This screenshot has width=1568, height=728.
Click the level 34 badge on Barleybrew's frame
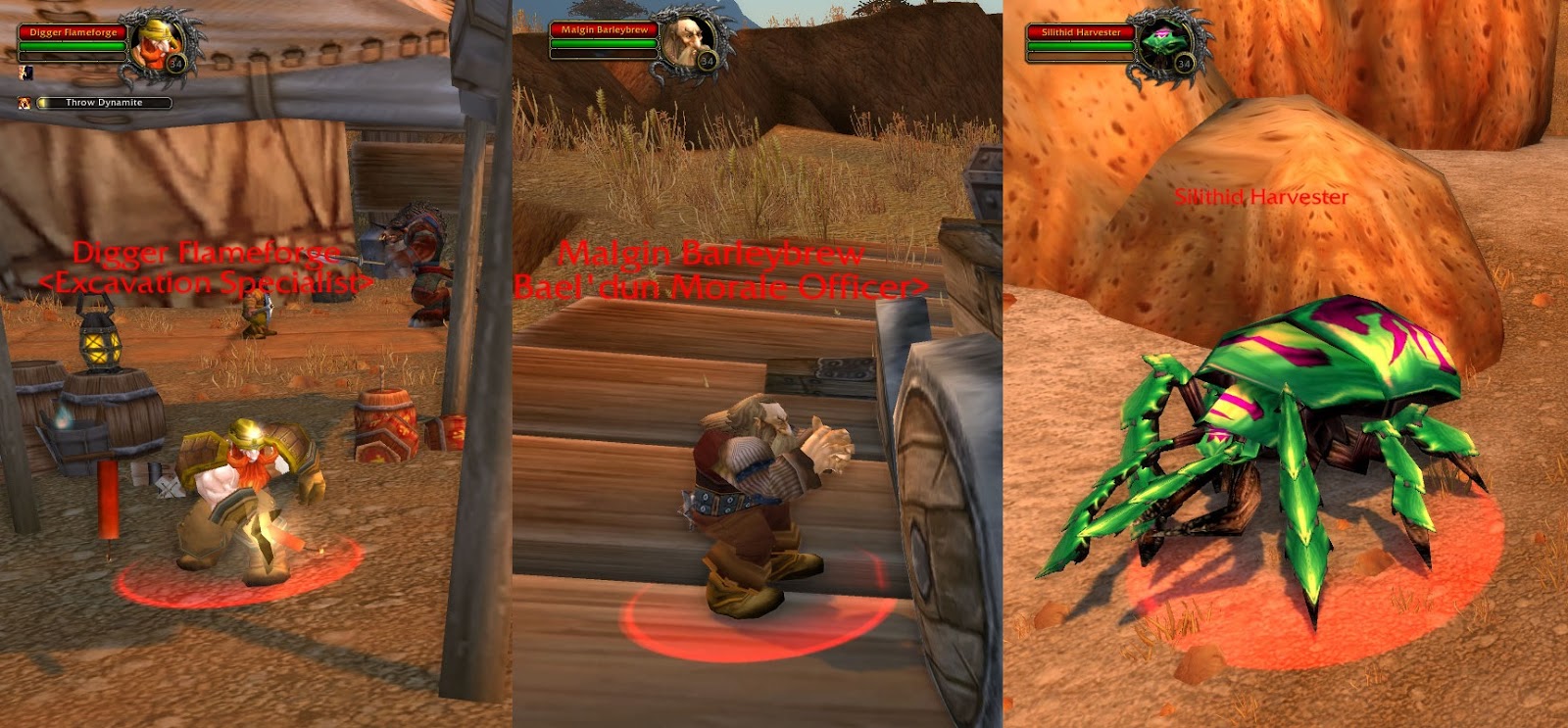click(x=708, y=60)
